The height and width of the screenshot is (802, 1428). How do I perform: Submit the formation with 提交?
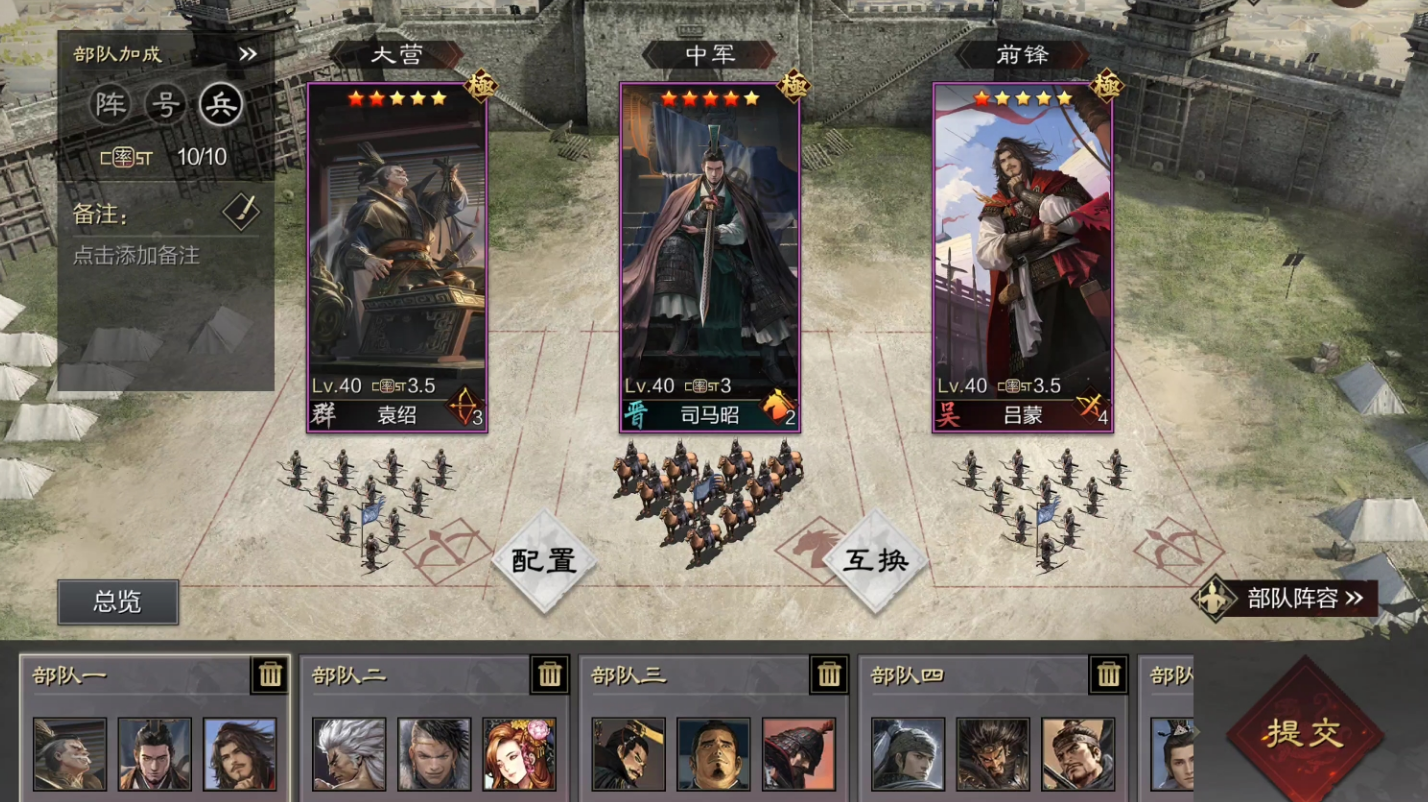[x=1304, y=734]
